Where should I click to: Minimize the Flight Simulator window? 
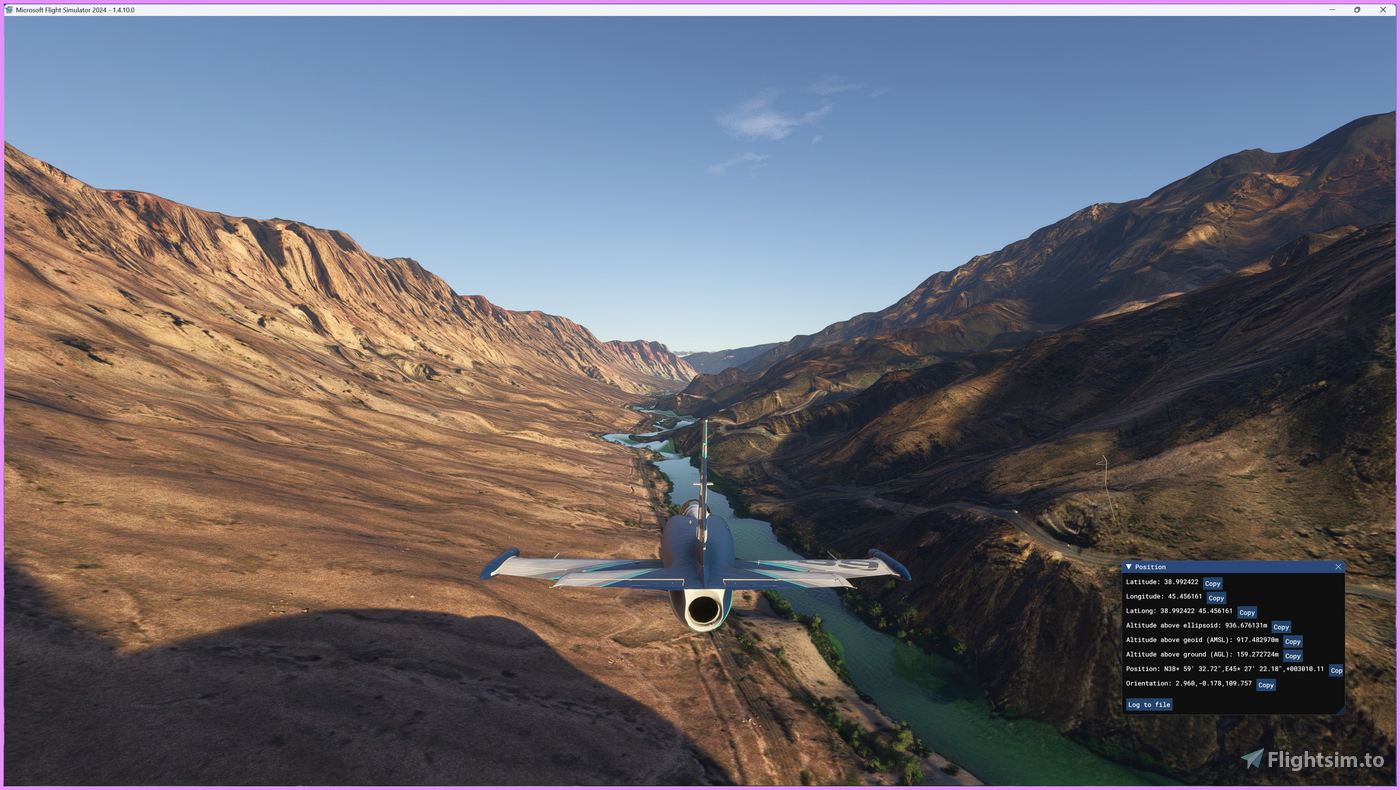pyautogui.click(x=1332, y=10)
